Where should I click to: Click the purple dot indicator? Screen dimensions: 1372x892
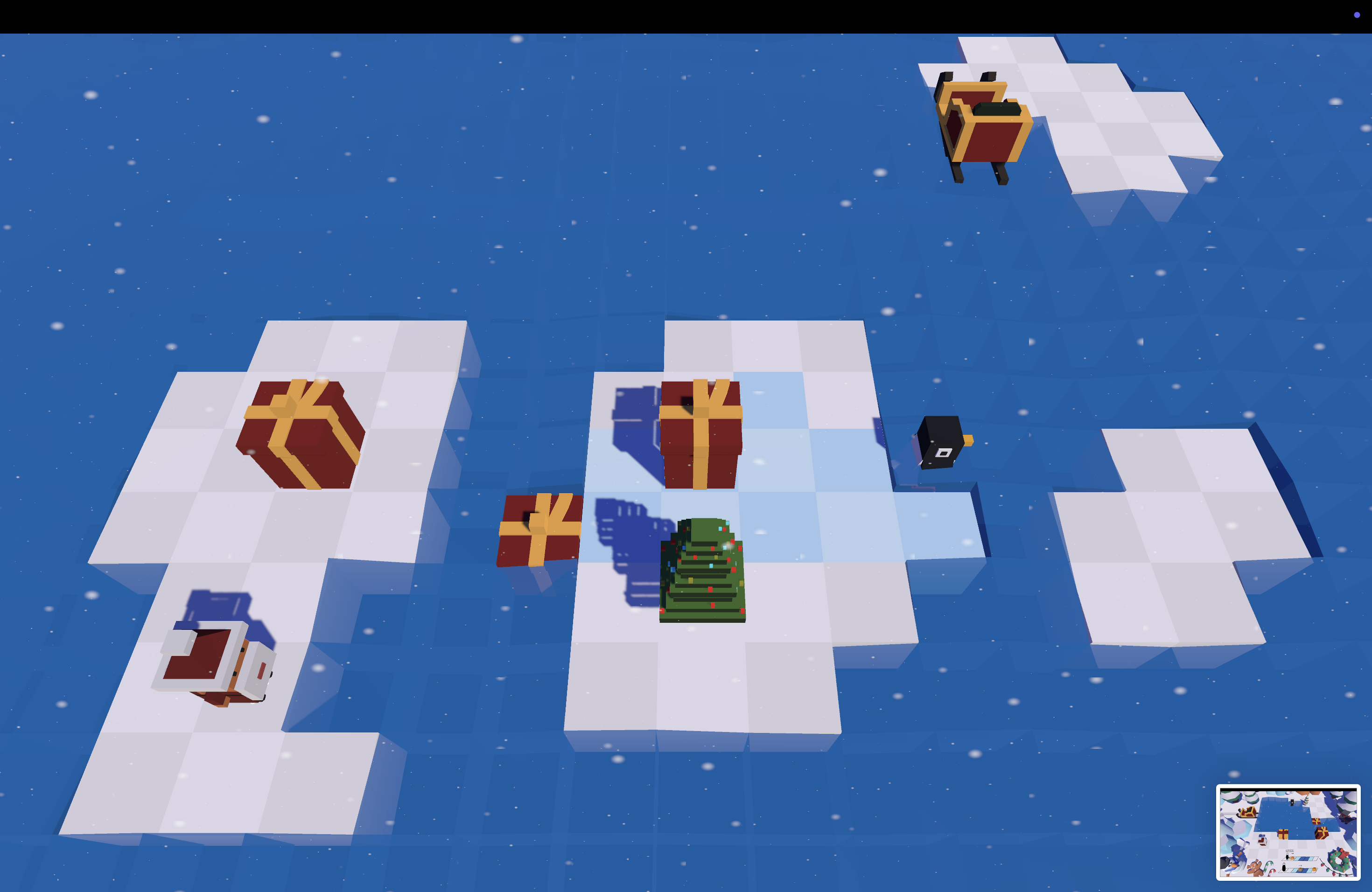[x=1357, y=15]
